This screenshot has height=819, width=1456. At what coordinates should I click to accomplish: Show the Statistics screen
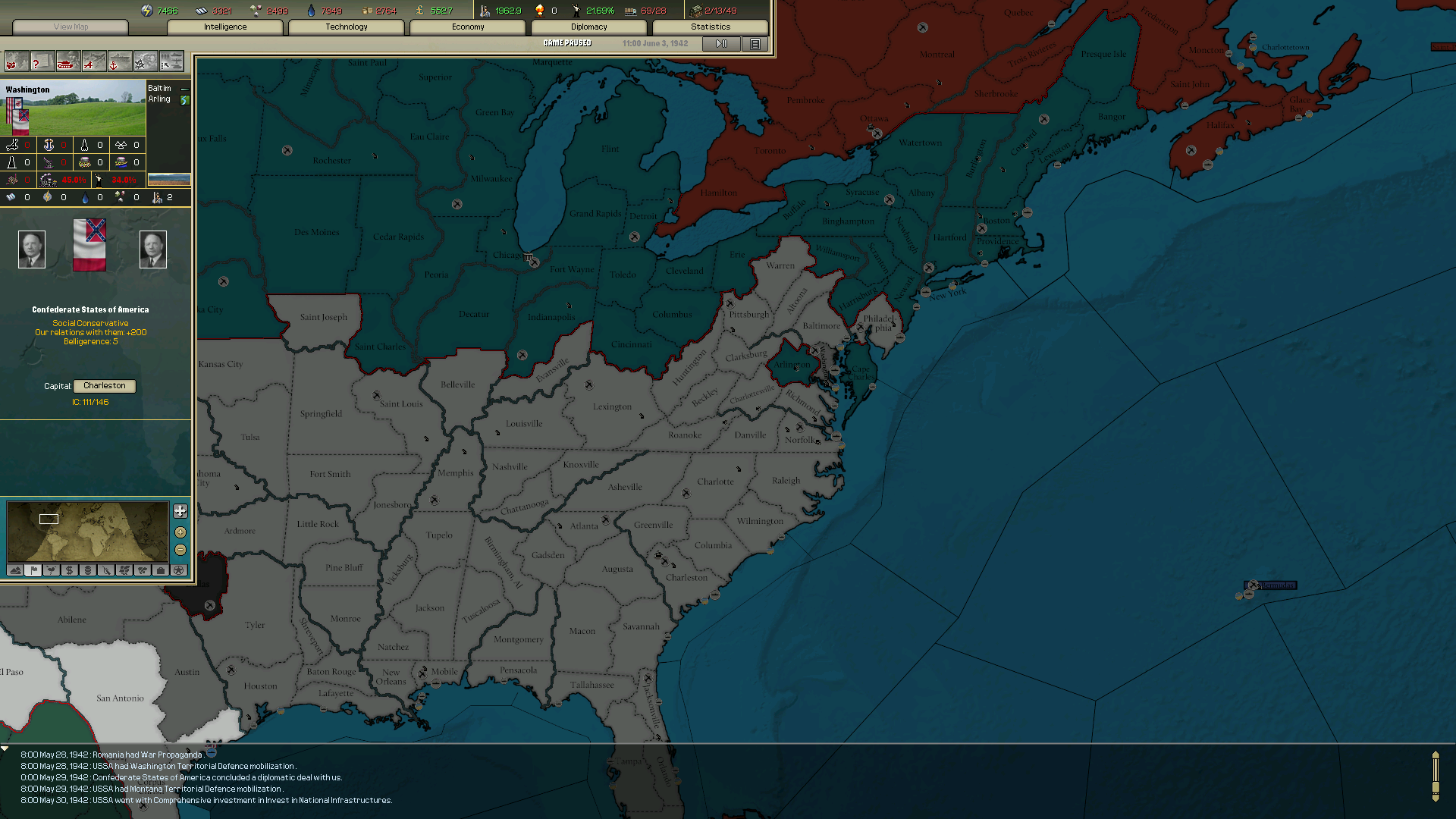point(711,27)
